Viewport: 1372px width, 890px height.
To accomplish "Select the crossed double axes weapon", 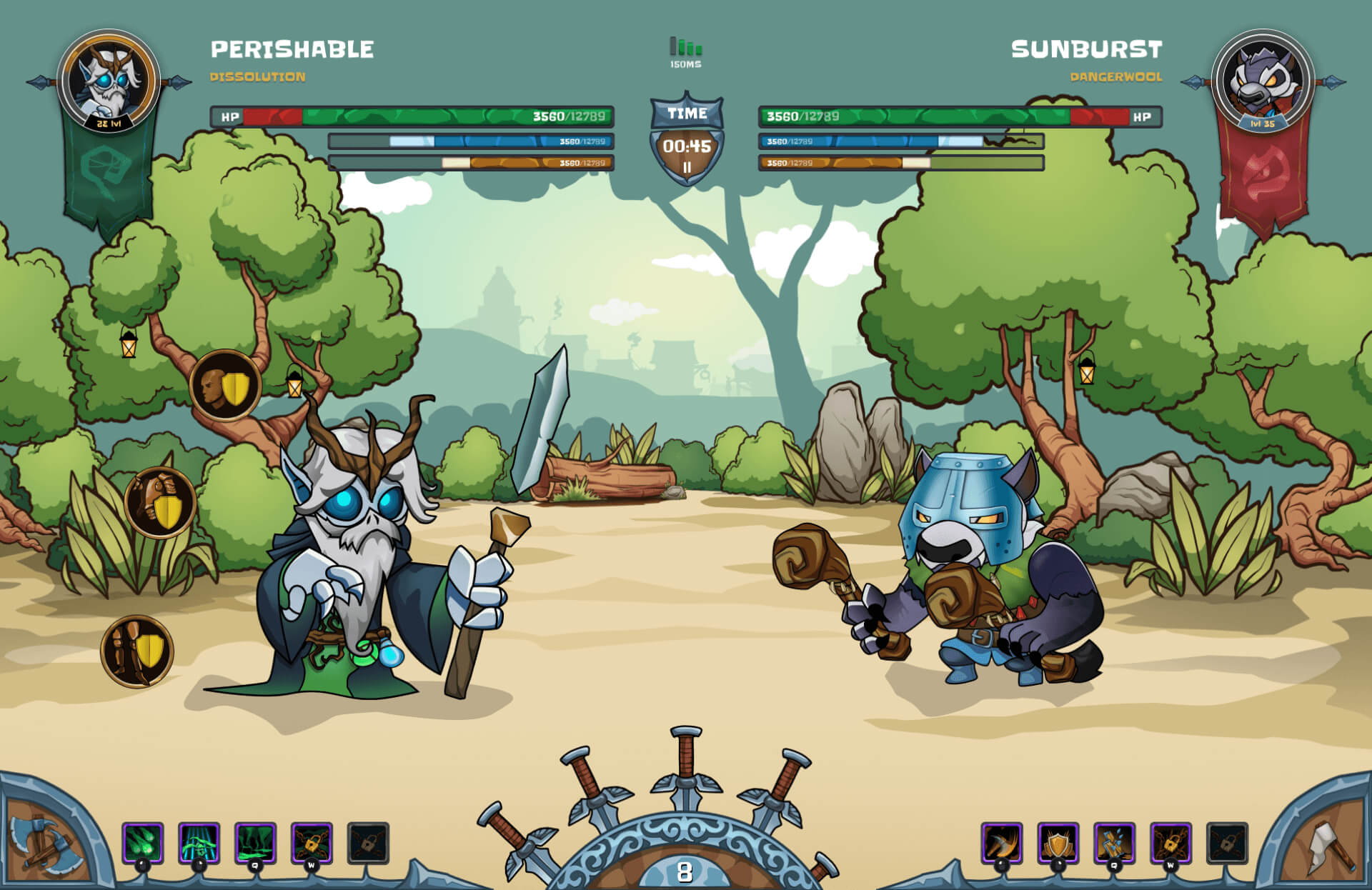I will click(x=43, y=843).
